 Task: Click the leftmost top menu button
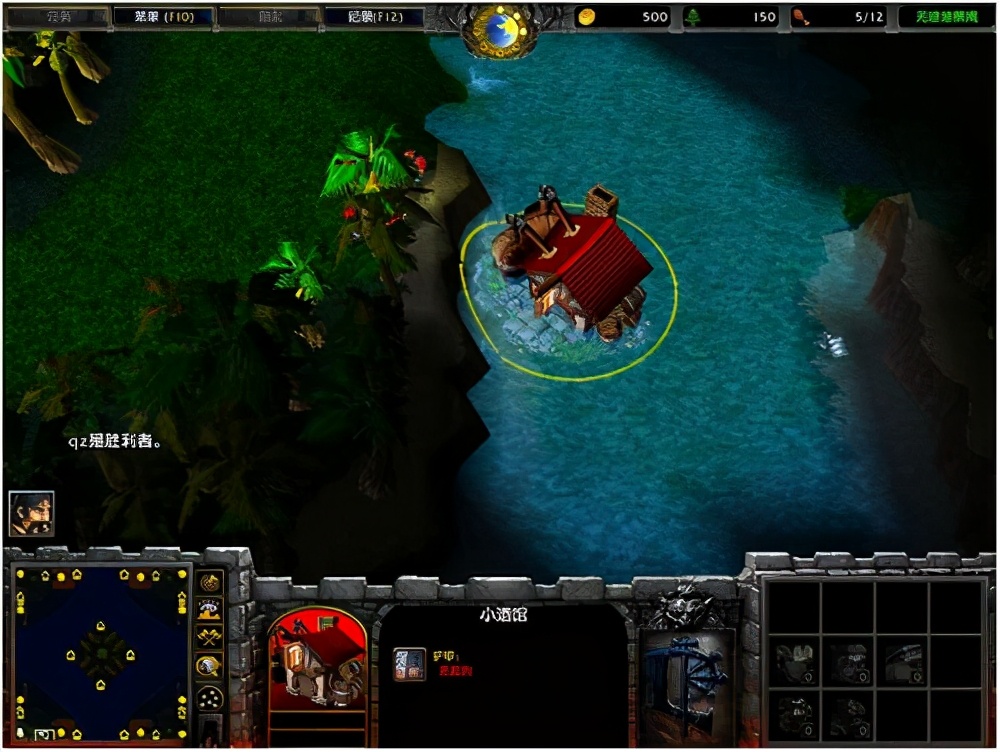(57, 17)
